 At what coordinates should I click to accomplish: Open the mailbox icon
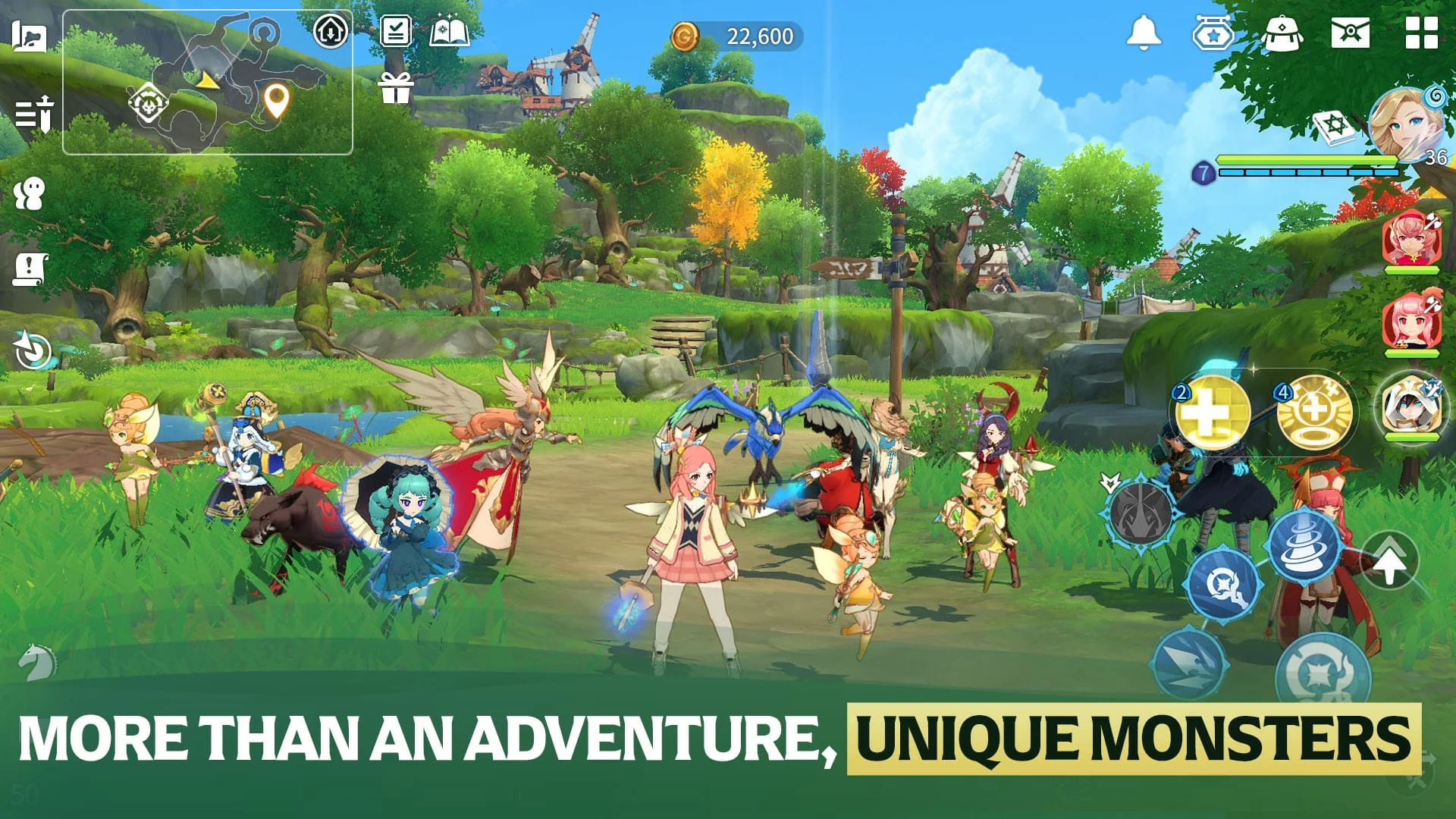[1354, 32]
